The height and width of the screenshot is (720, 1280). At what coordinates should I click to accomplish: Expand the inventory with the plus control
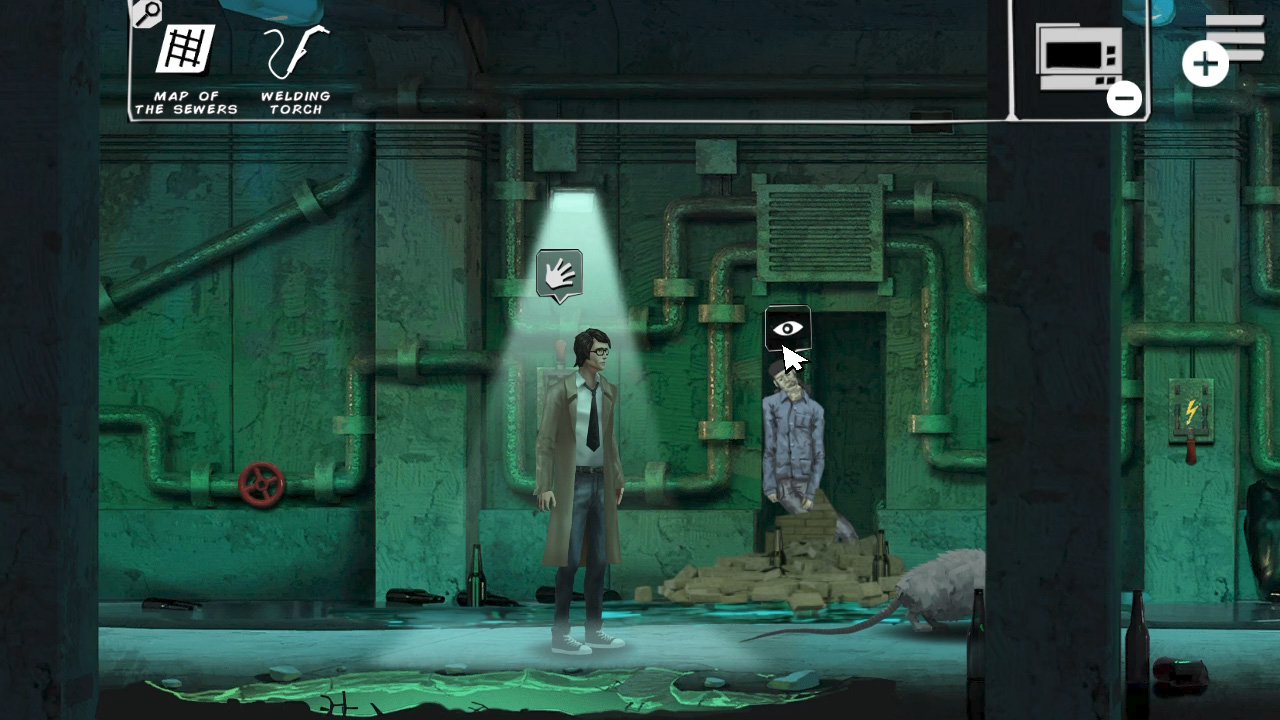click(x=1203, y=62)
